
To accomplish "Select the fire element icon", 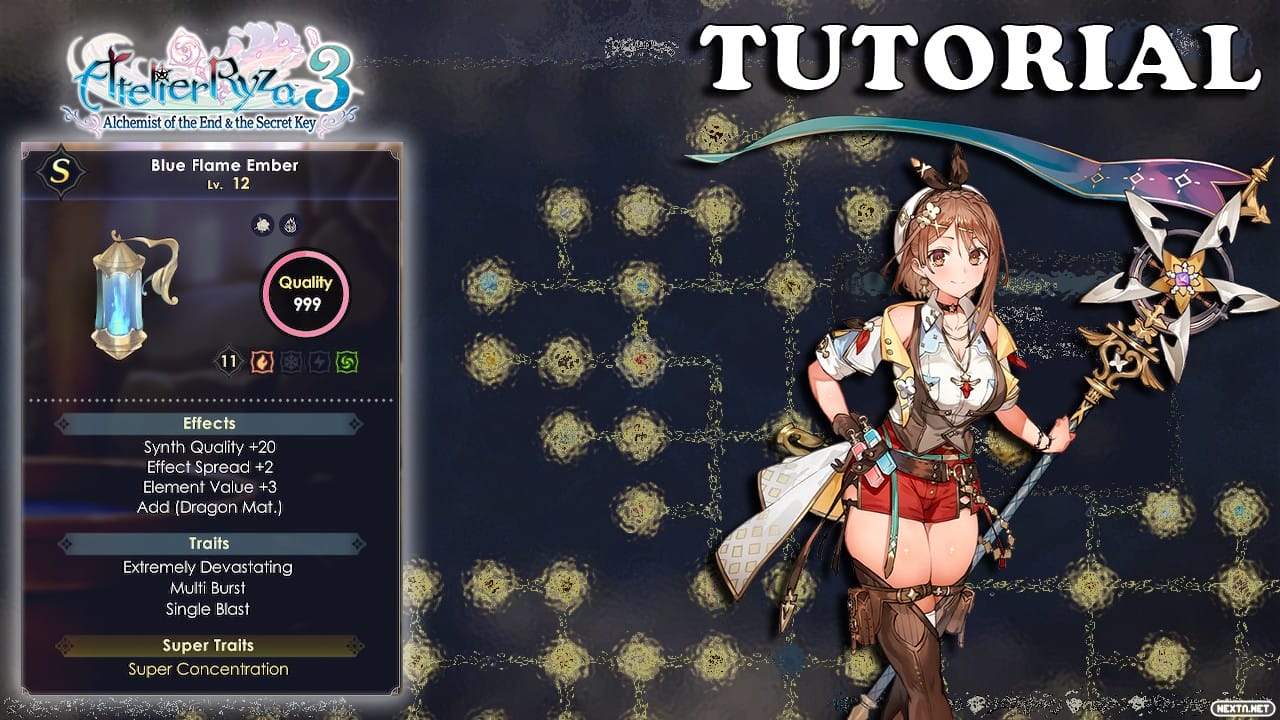I will (x=261, y=363).
